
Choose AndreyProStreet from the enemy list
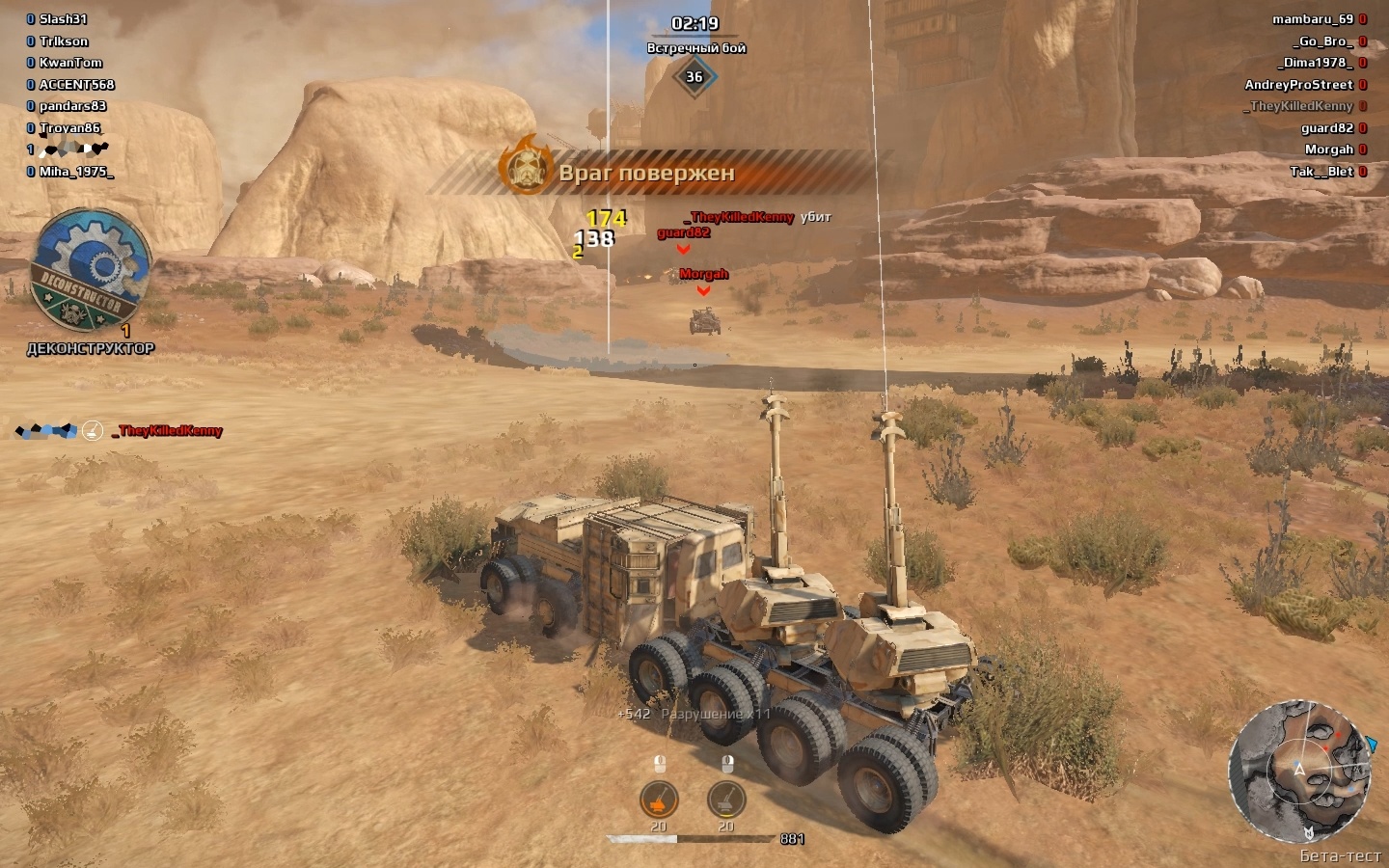(1298, 85)
